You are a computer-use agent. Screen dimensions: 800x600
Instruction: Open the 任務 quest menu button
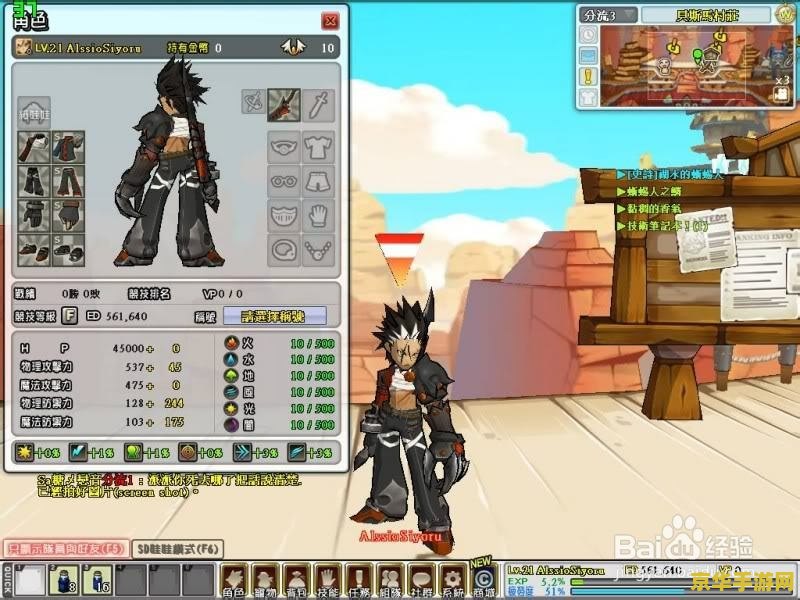click(357, 579)
